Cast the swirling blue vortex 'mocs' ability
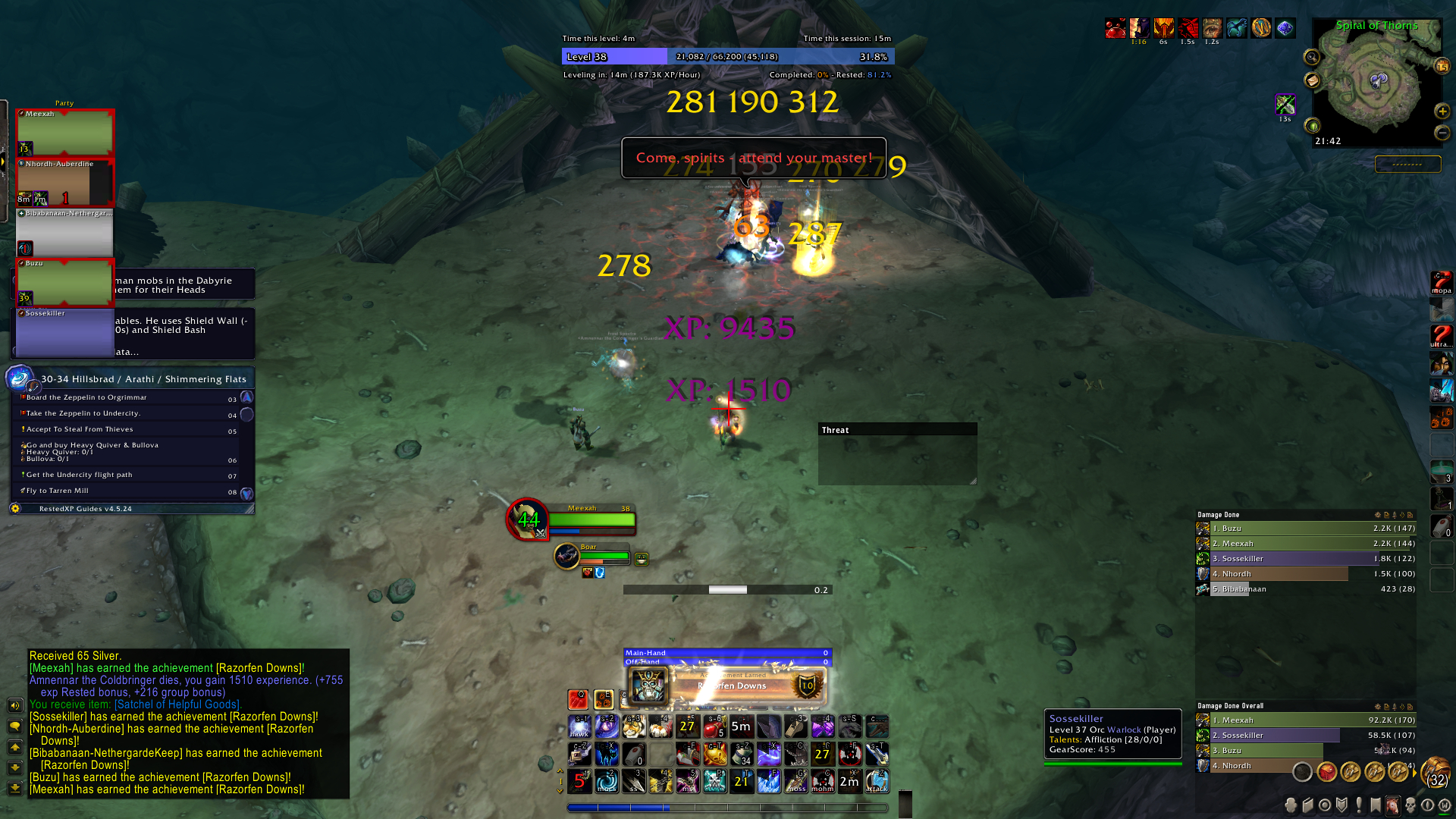The width and height of the screenshot is (1456, 819). 607,780
